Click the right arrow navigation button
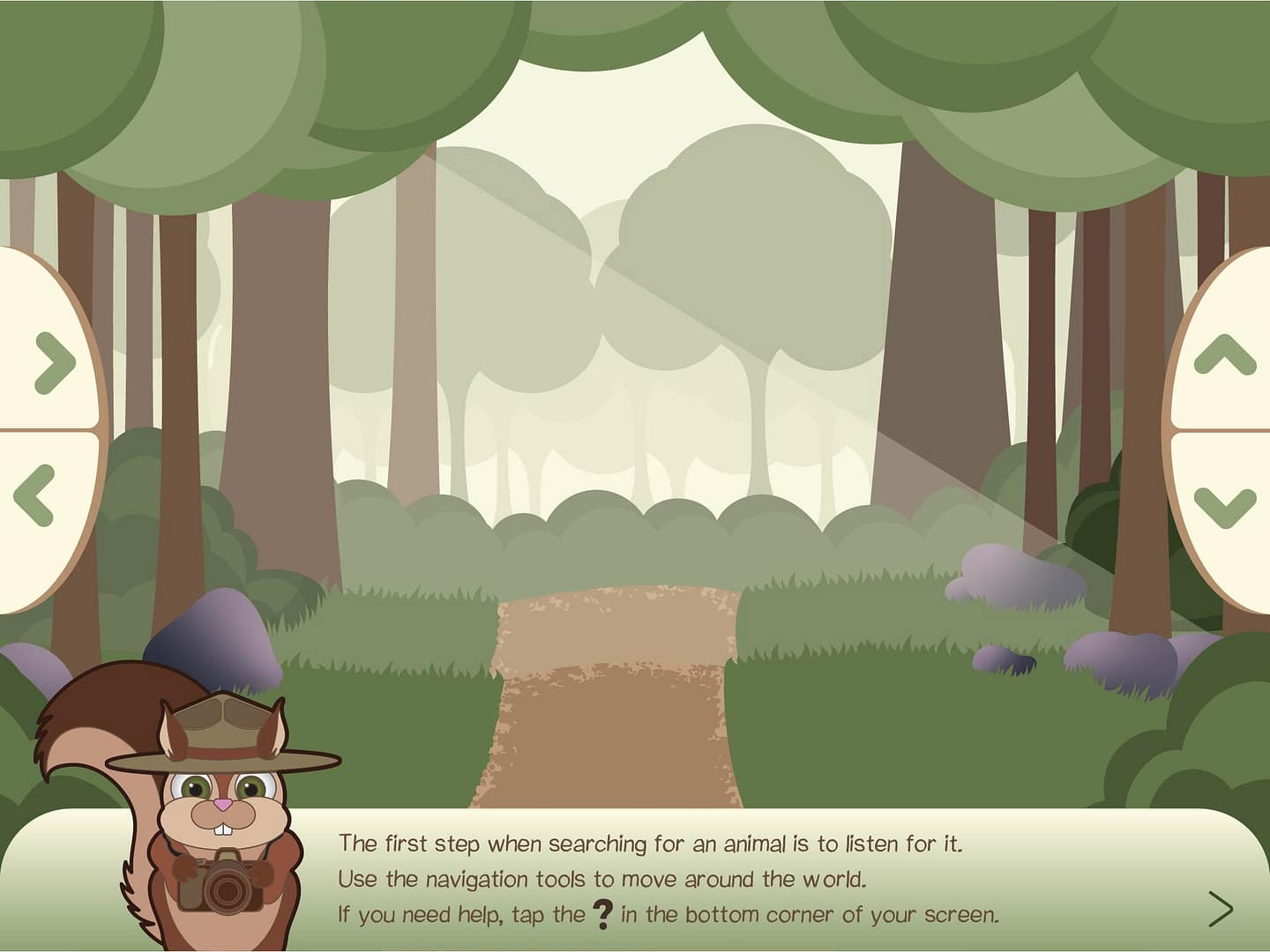 [54, 362]
